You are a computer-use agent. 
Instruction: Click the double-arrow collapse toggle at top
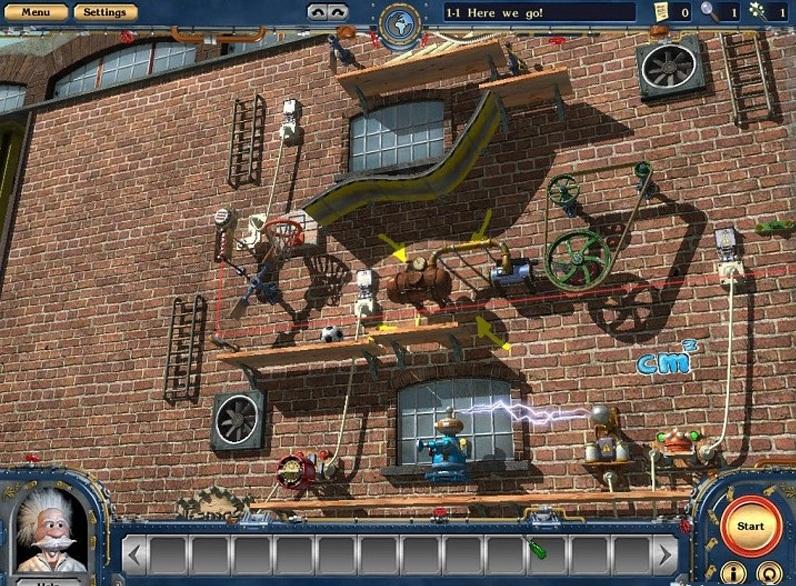[329, 12]
